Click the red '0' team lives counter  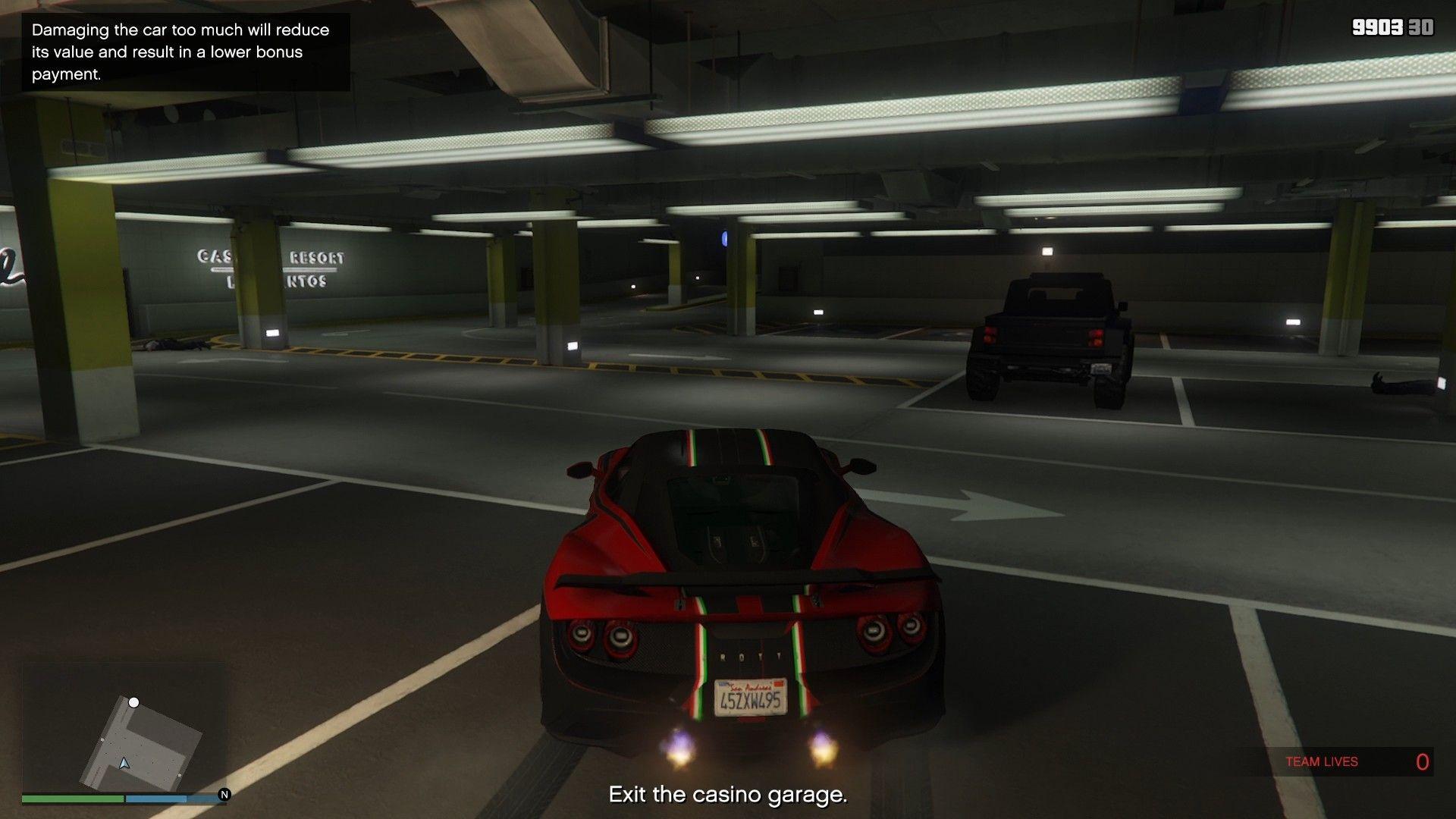pyautogui.click(x=1423, y=761)
